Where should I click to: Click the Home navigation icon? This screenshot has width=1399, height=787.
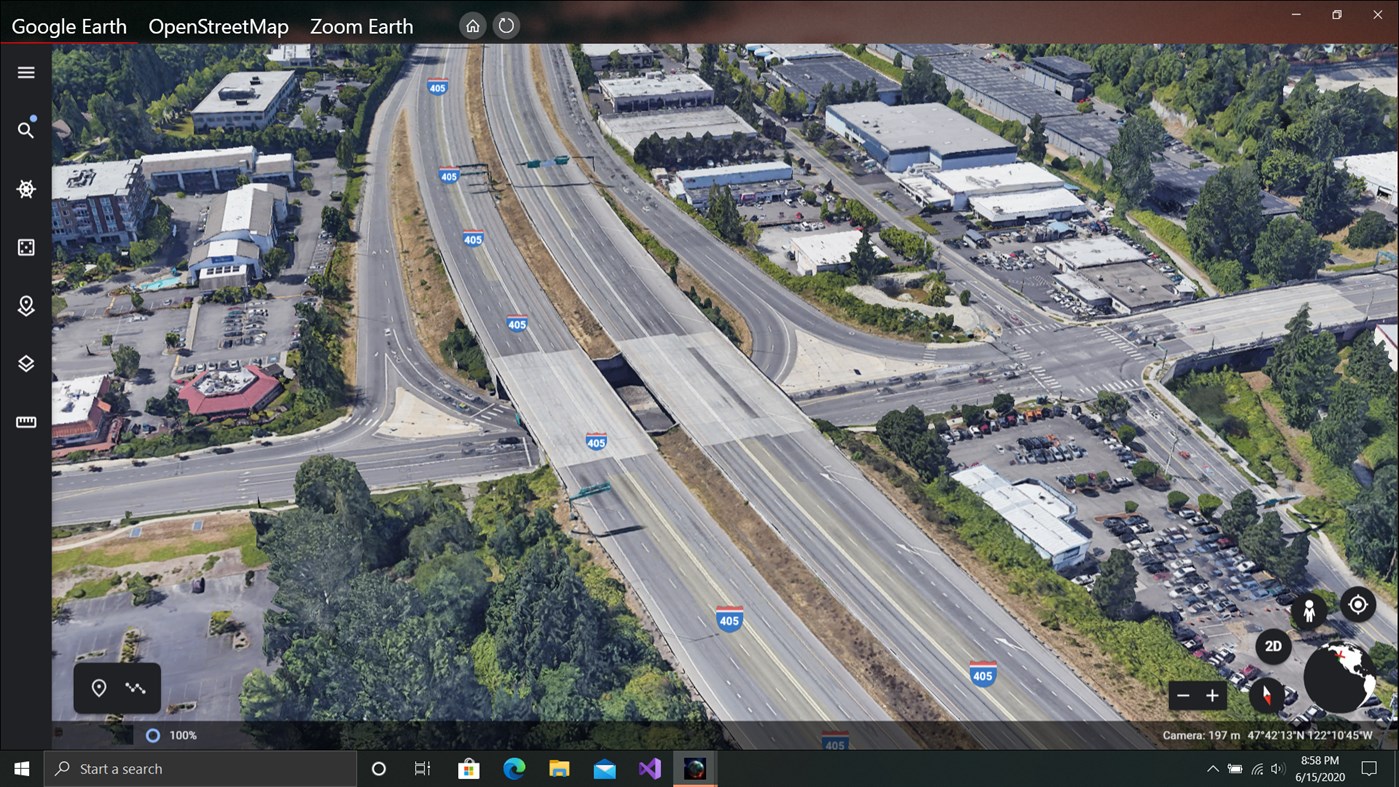[471, 25]
